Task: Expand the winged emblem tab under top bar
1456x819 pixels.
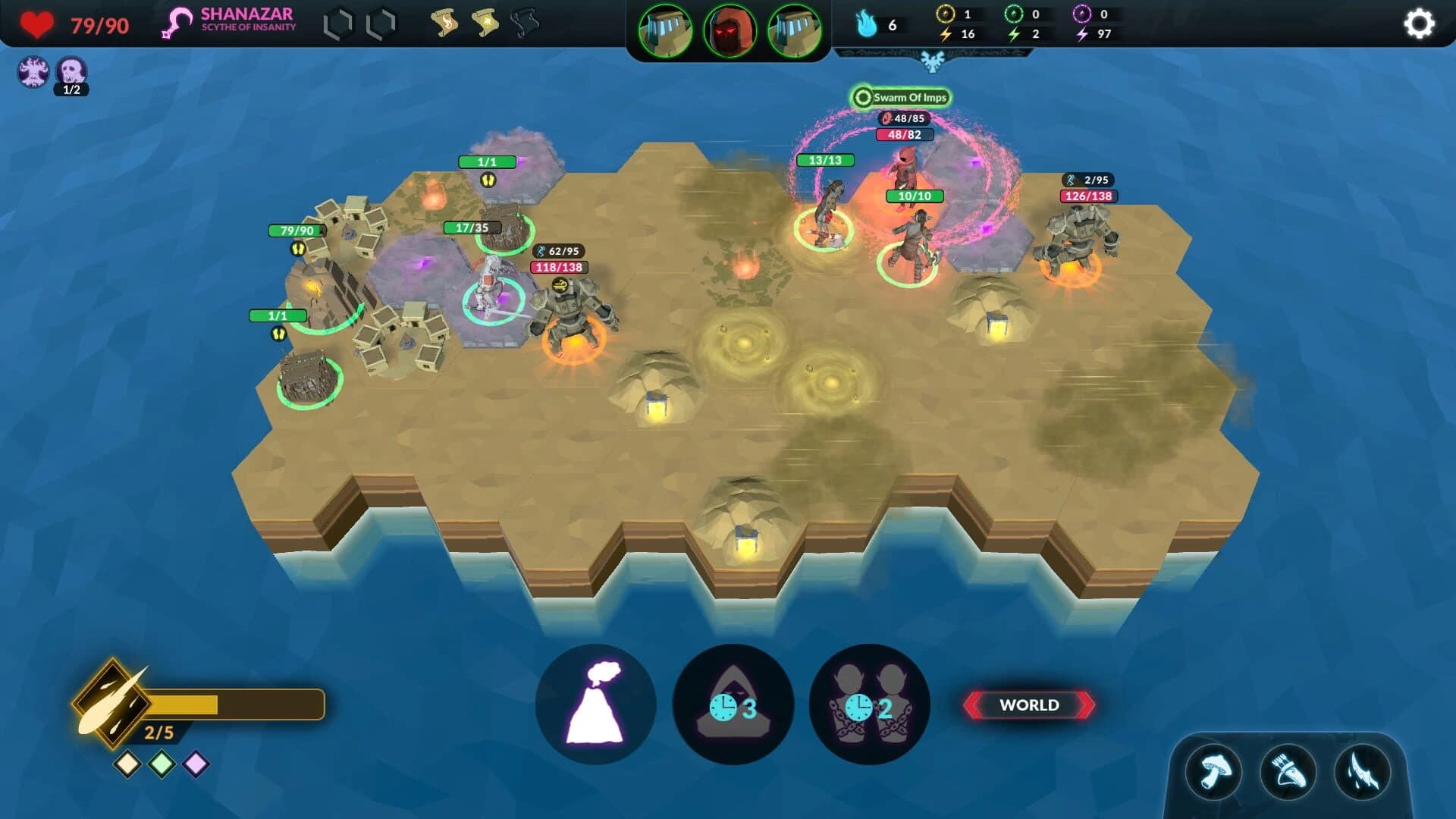Action: coord(932,60)
